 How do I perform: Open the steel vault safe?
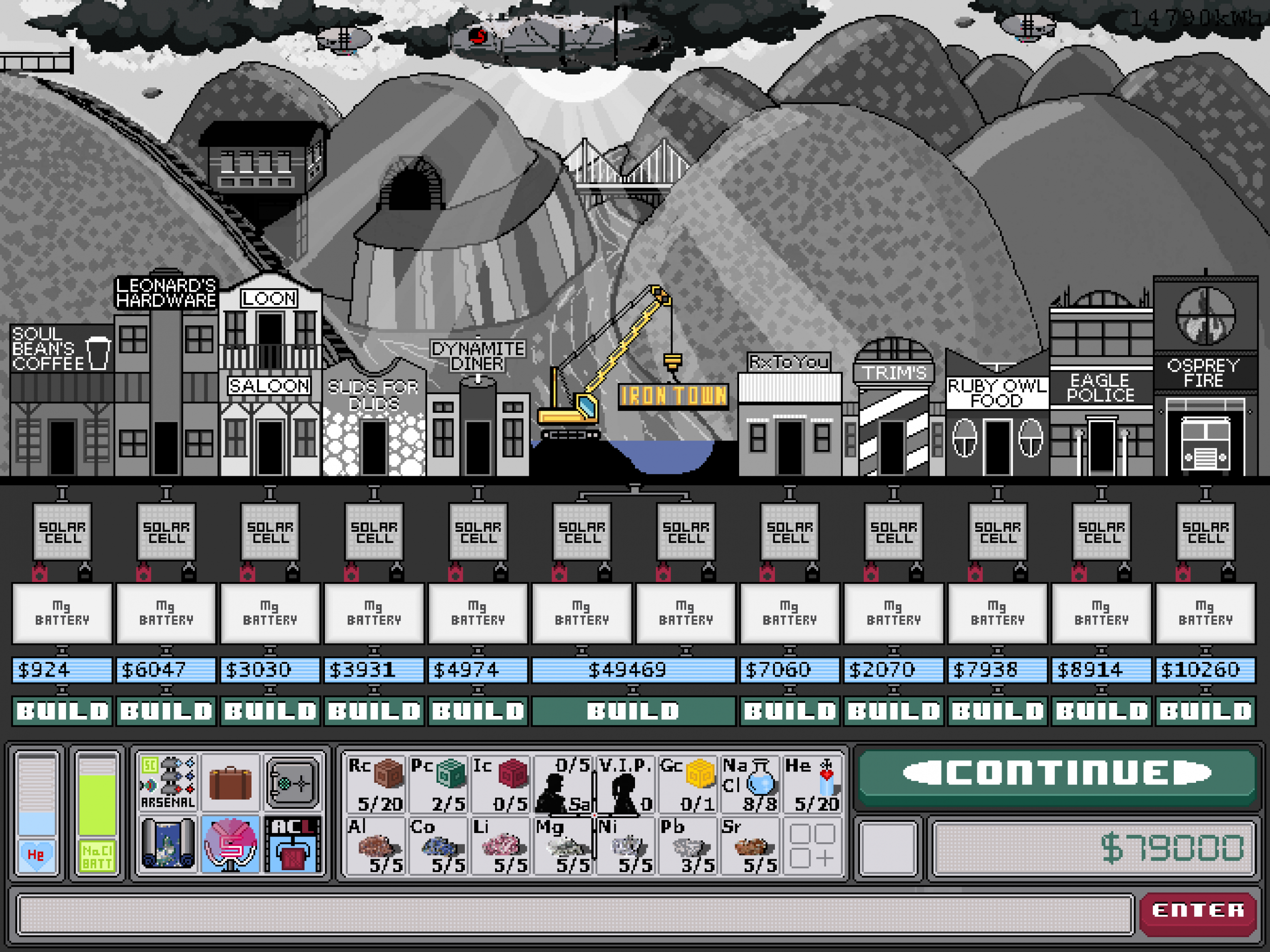pyautogui.click(x=293, y=782)
